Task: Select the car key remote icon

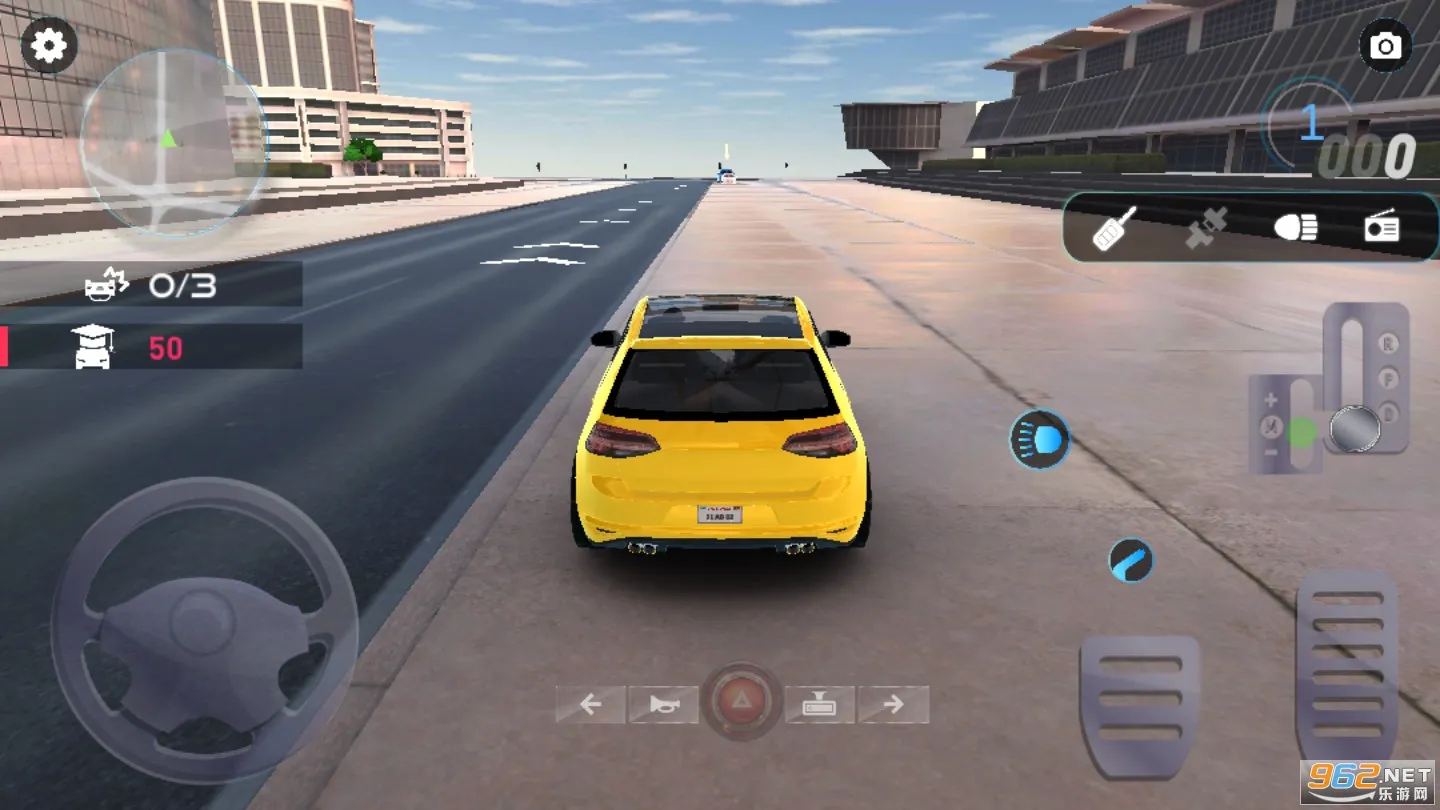Action: tap(1114, 228)
